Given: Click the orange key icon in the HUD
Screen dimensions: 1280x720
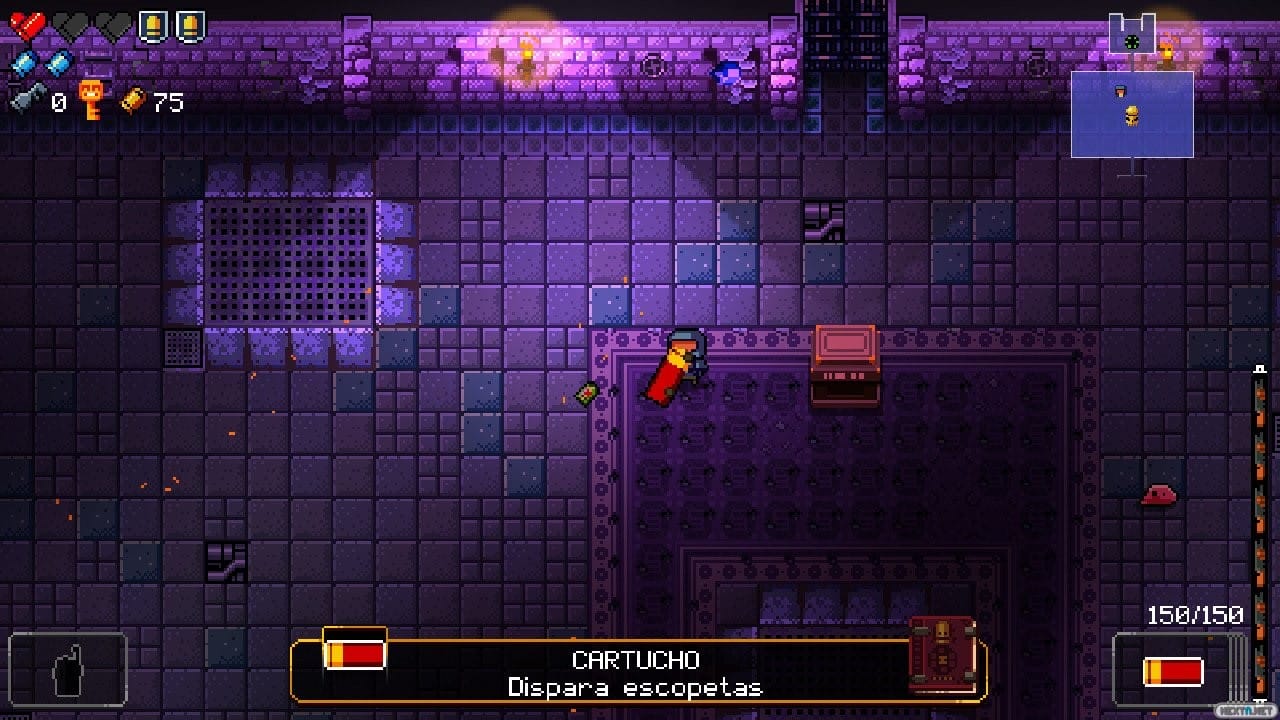Looking at the screenshot, I should tap(91, 98).
